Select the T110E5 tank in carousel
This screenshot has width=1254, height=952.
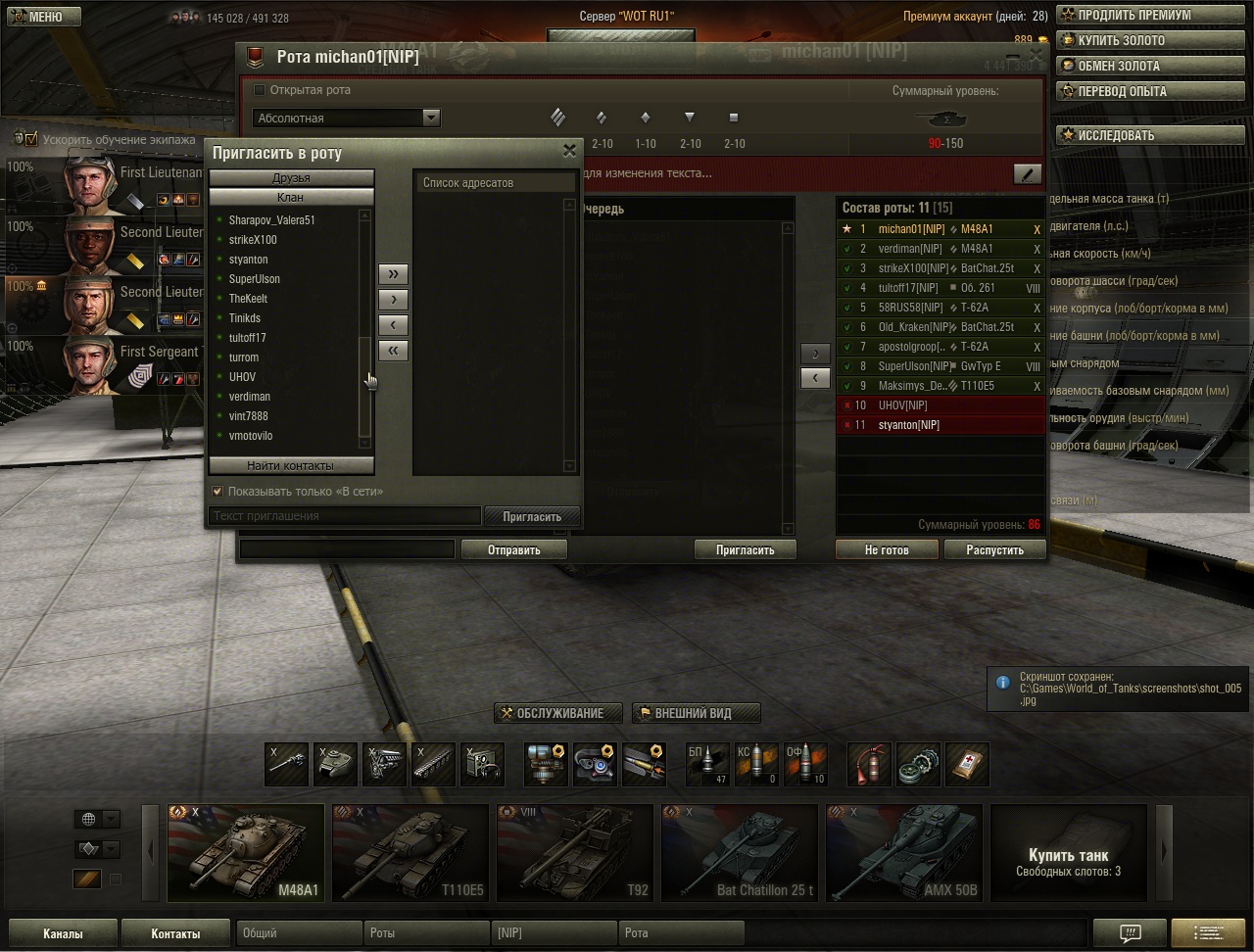click(x=410, y=852)
